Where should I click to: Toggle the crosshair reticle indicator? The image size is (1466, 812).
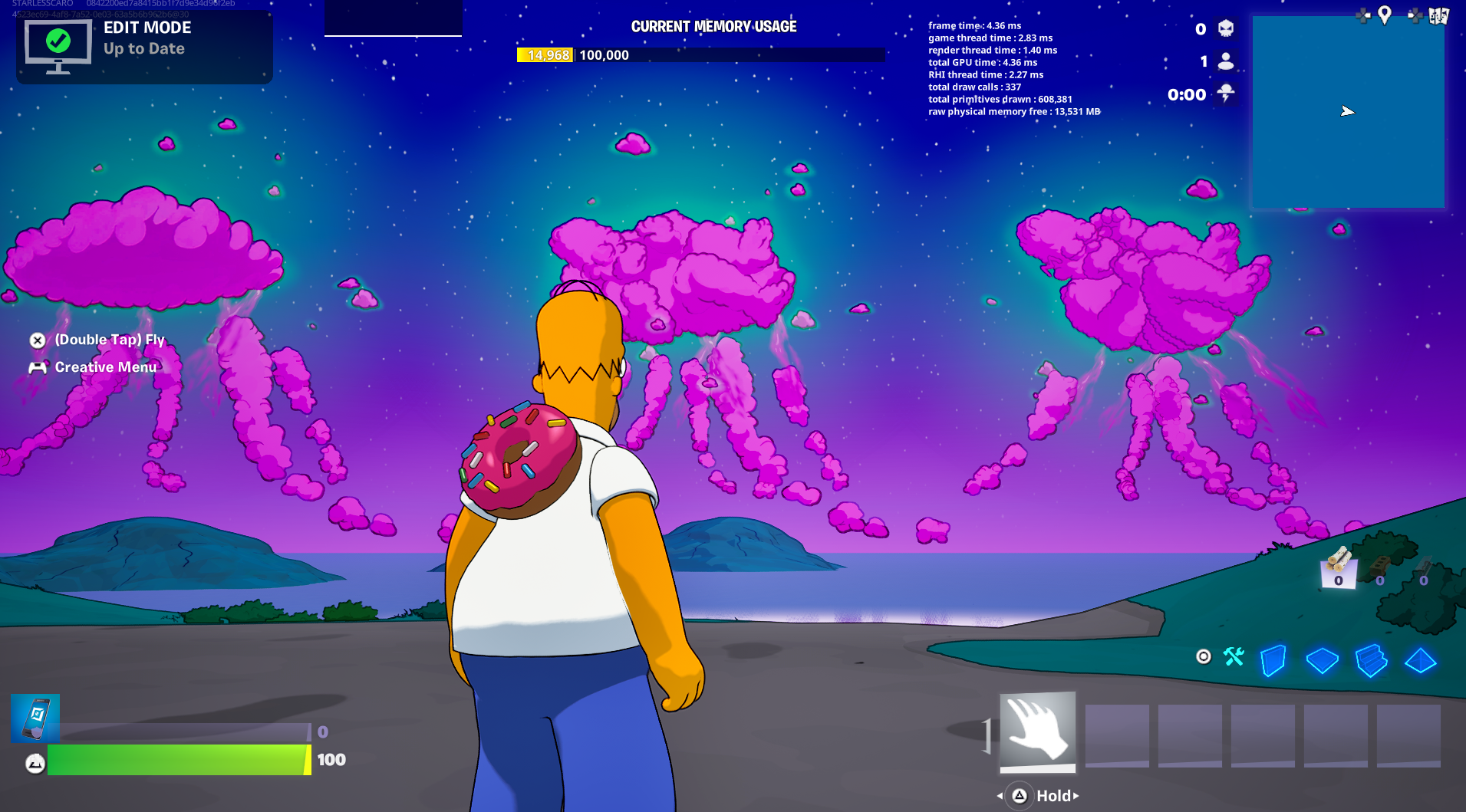[x=1204, y=658]
